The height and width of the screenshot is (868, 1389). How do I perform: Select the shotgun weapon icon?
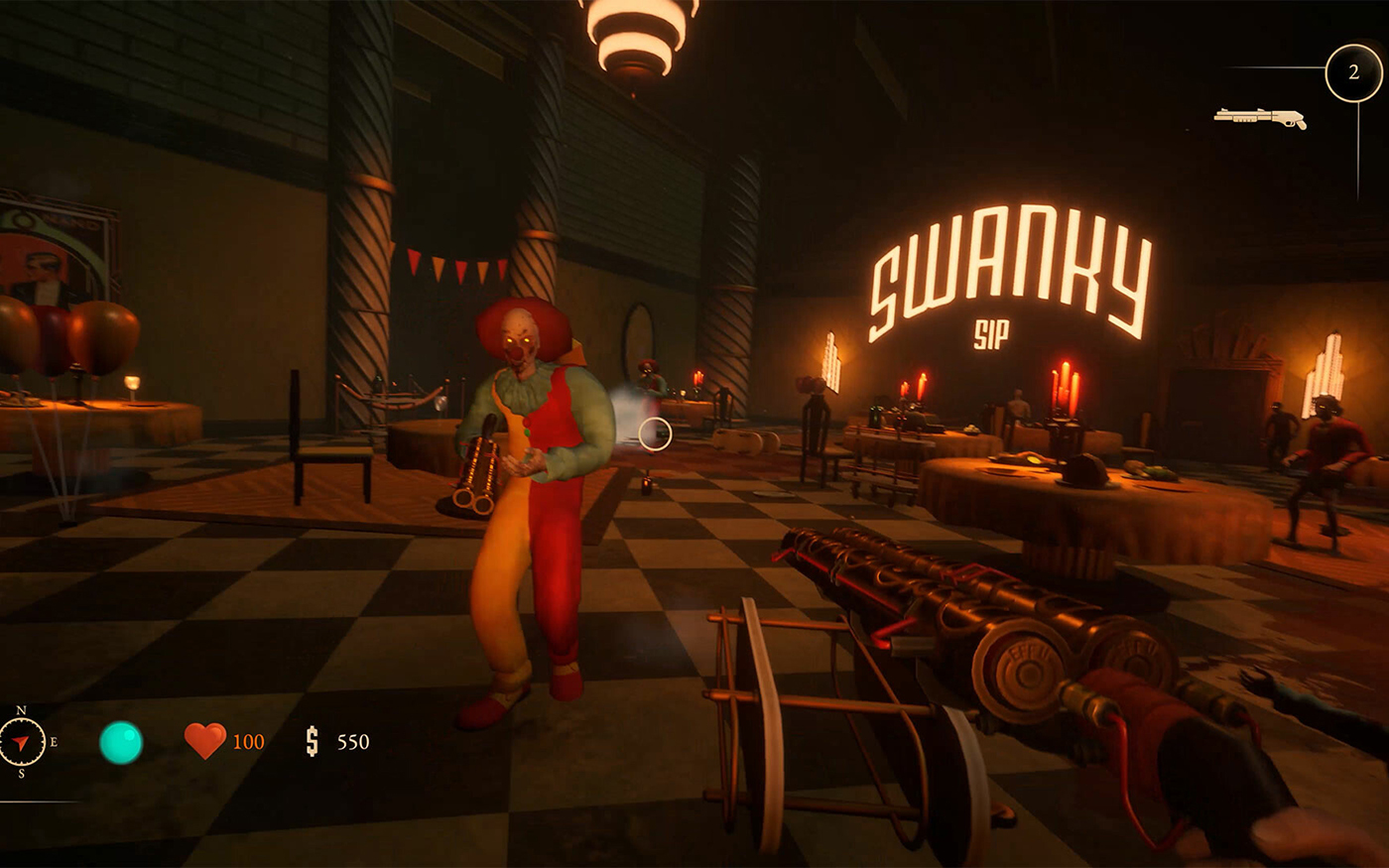click(1259, 118)
